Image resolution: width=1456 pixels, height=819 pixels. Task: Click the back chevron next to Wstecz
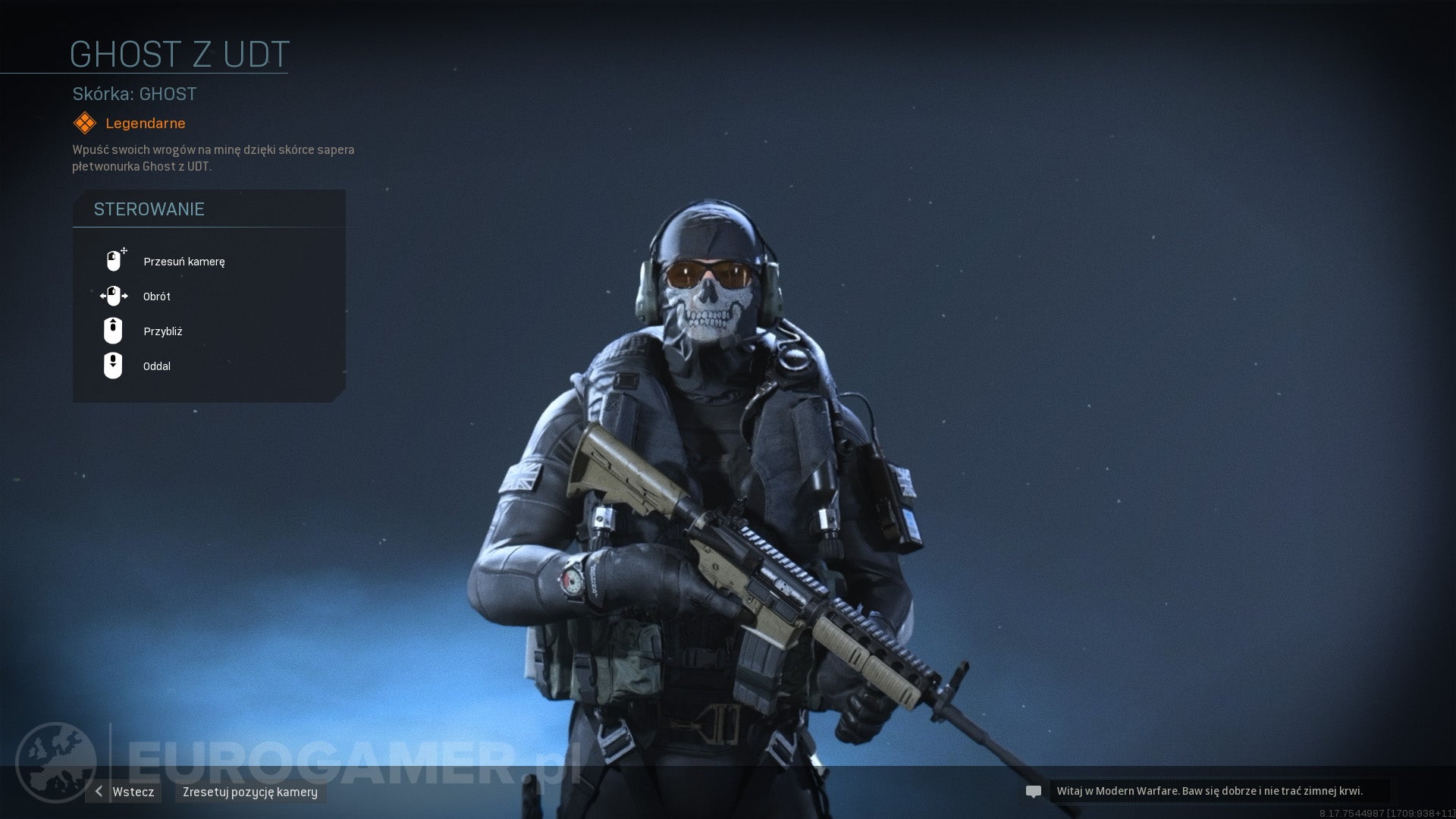click(x=97, y=791)
